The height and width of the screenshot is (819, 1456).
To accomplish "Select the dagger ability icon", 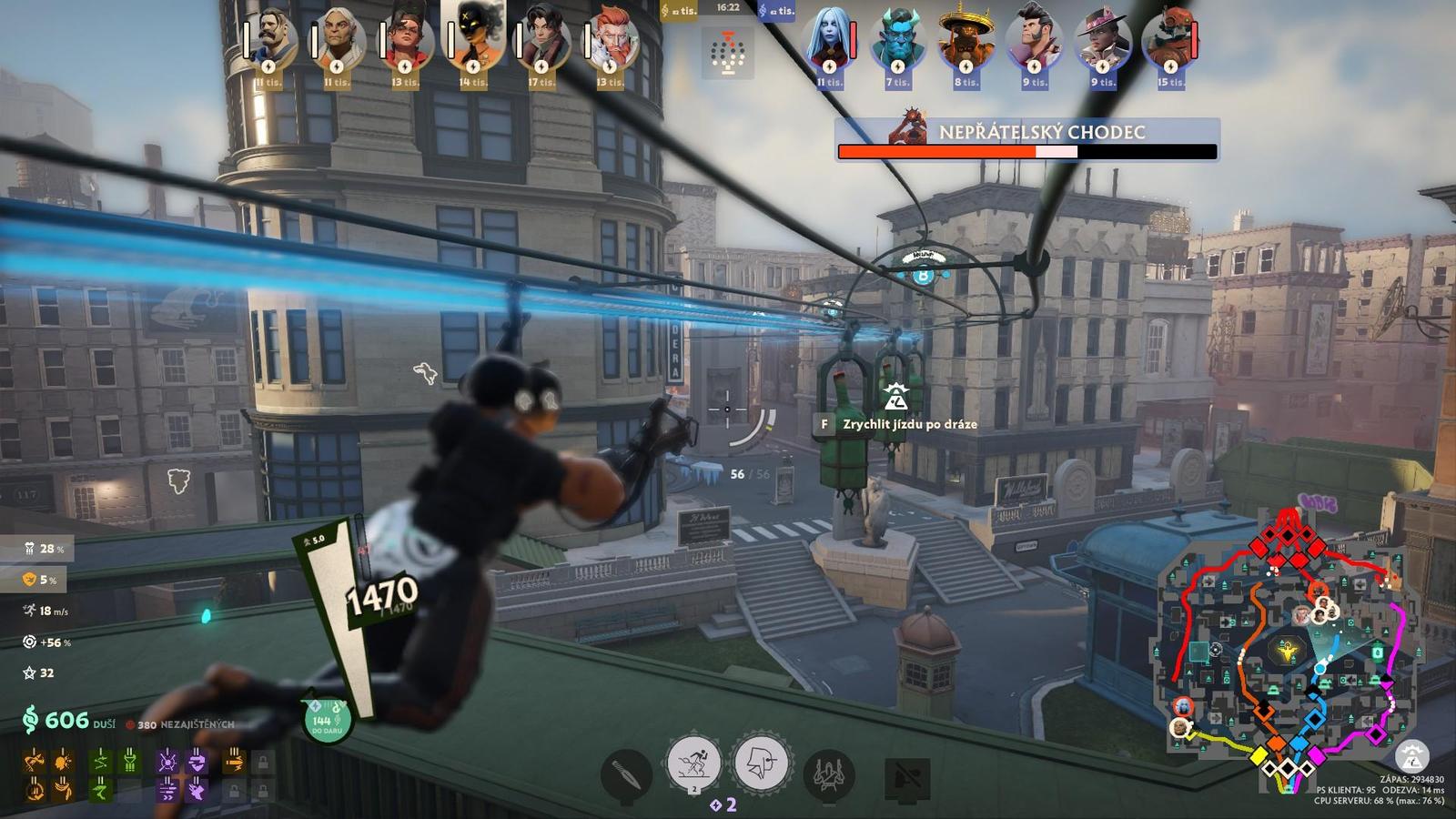I will point(626,775).
